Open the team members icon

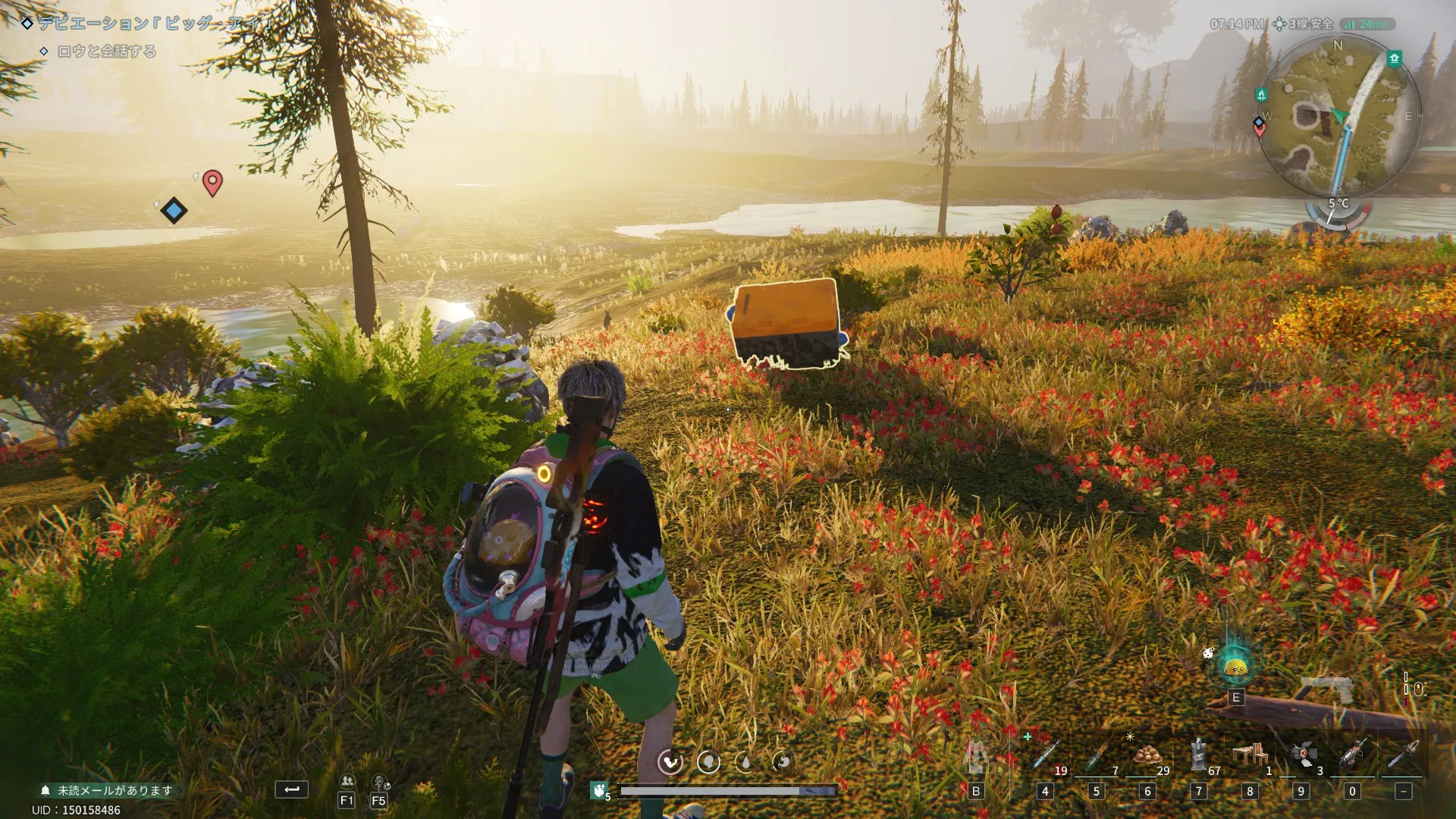pos(347,781)
